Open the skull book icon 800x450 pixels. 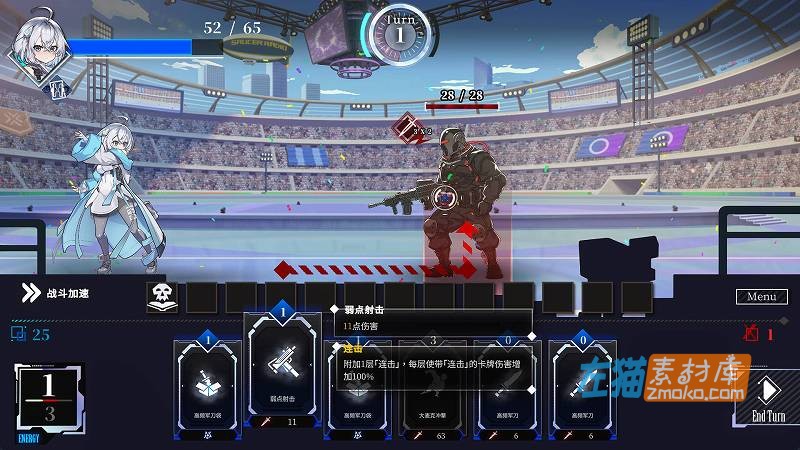[x=162, y=296]
